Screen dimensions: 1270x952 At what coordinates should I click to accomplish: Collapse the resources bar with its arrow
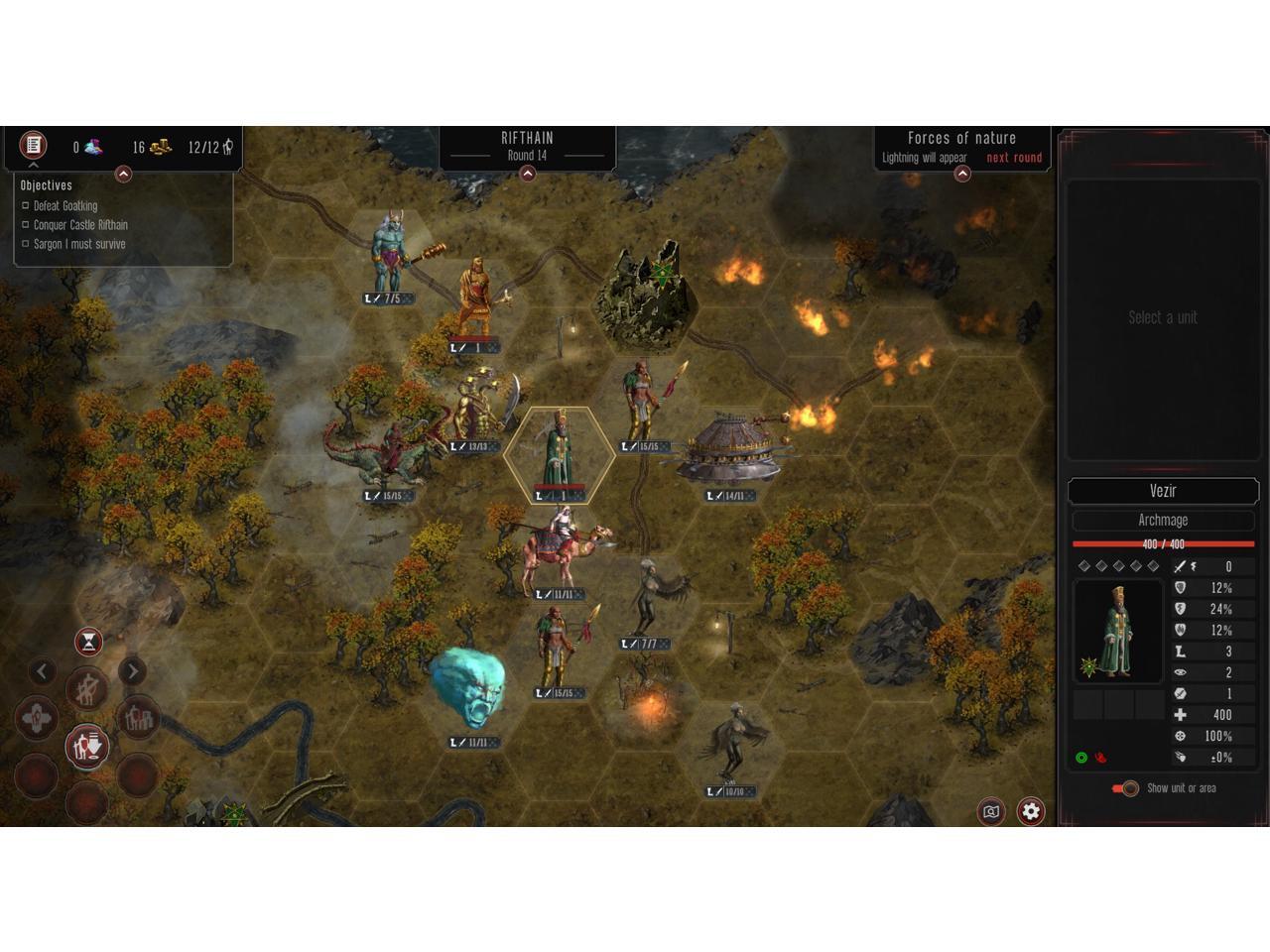pyautogui.click(x=123, y=175)
